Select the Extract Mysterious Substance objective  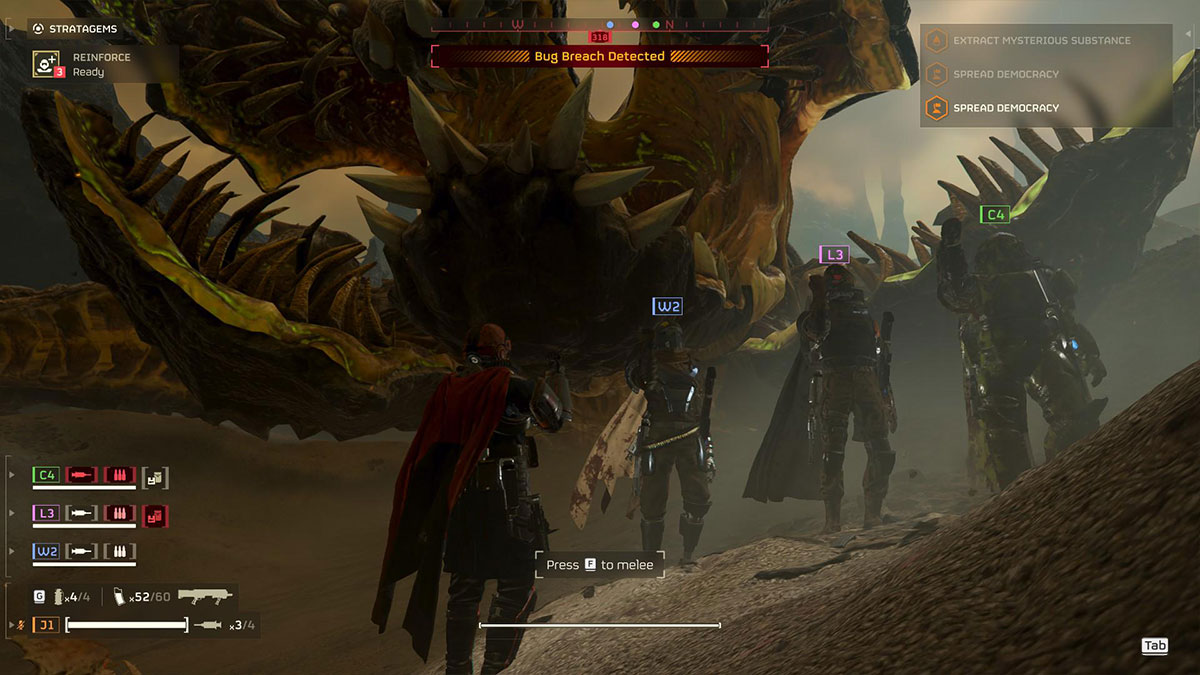[x=1042, y=41]
